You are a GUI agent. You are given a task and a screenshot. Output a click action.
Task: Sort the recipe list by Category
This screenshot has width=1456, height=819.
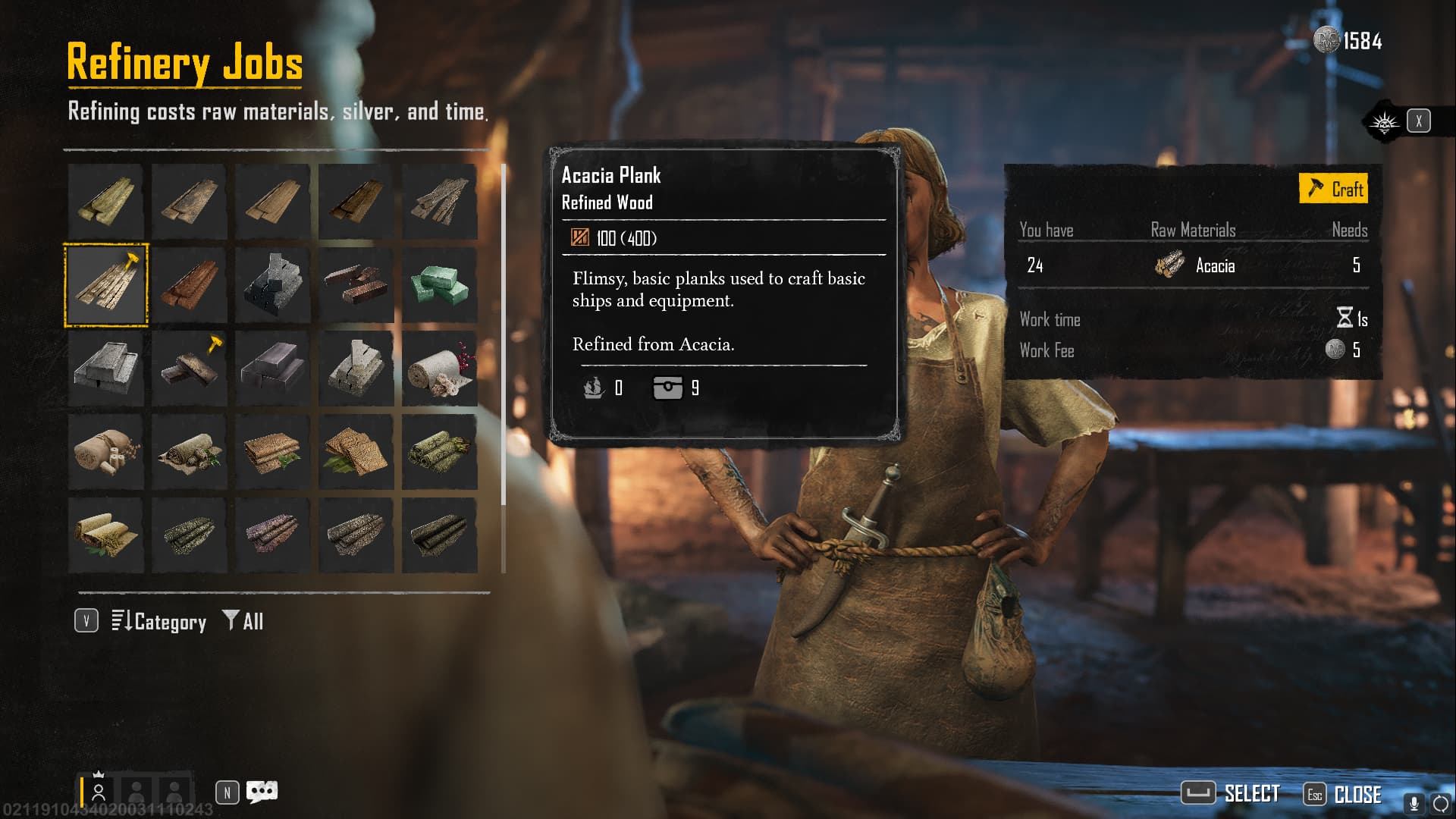coord(159,622)
